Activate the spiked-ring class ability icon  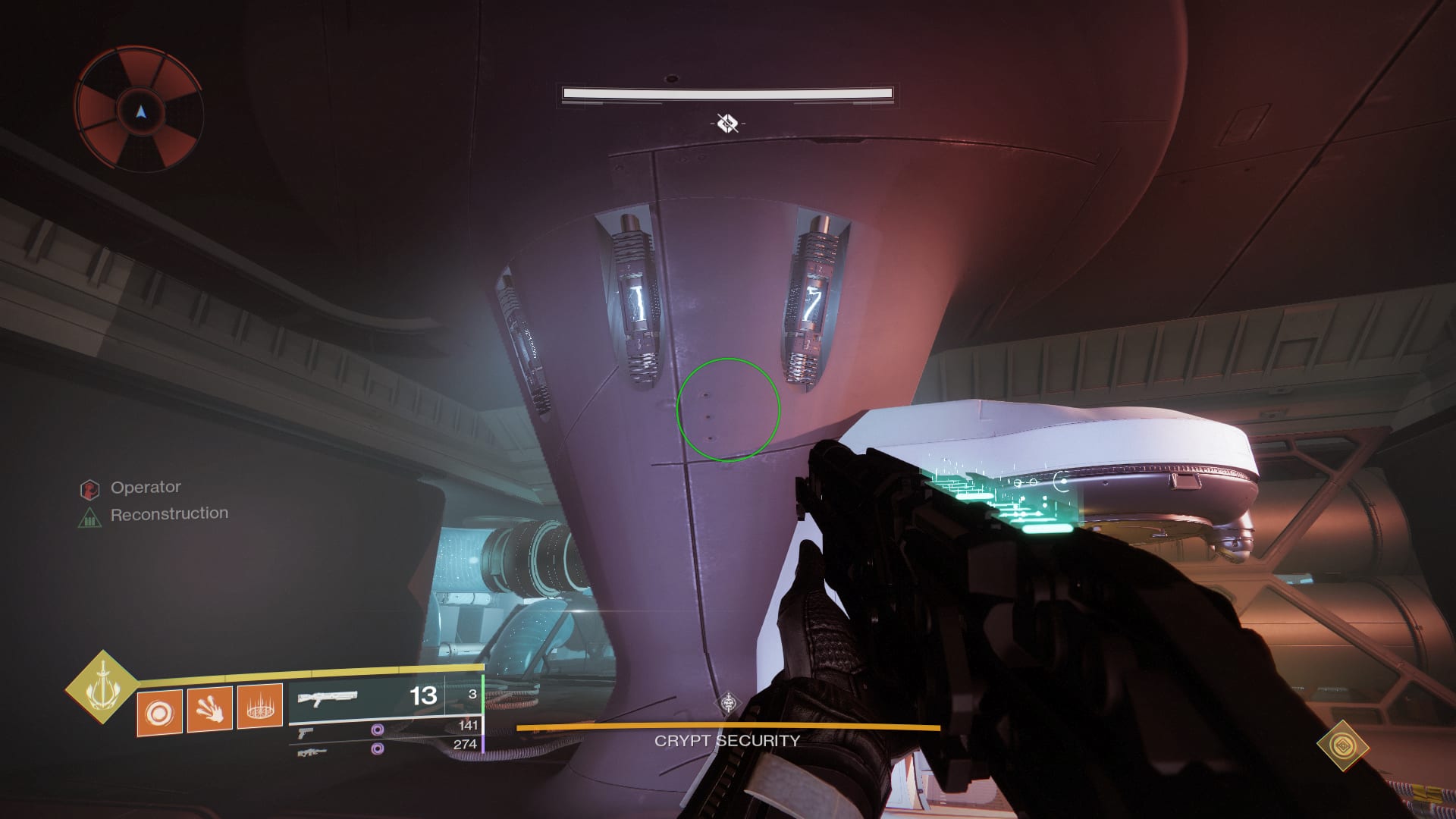point(260,707)
